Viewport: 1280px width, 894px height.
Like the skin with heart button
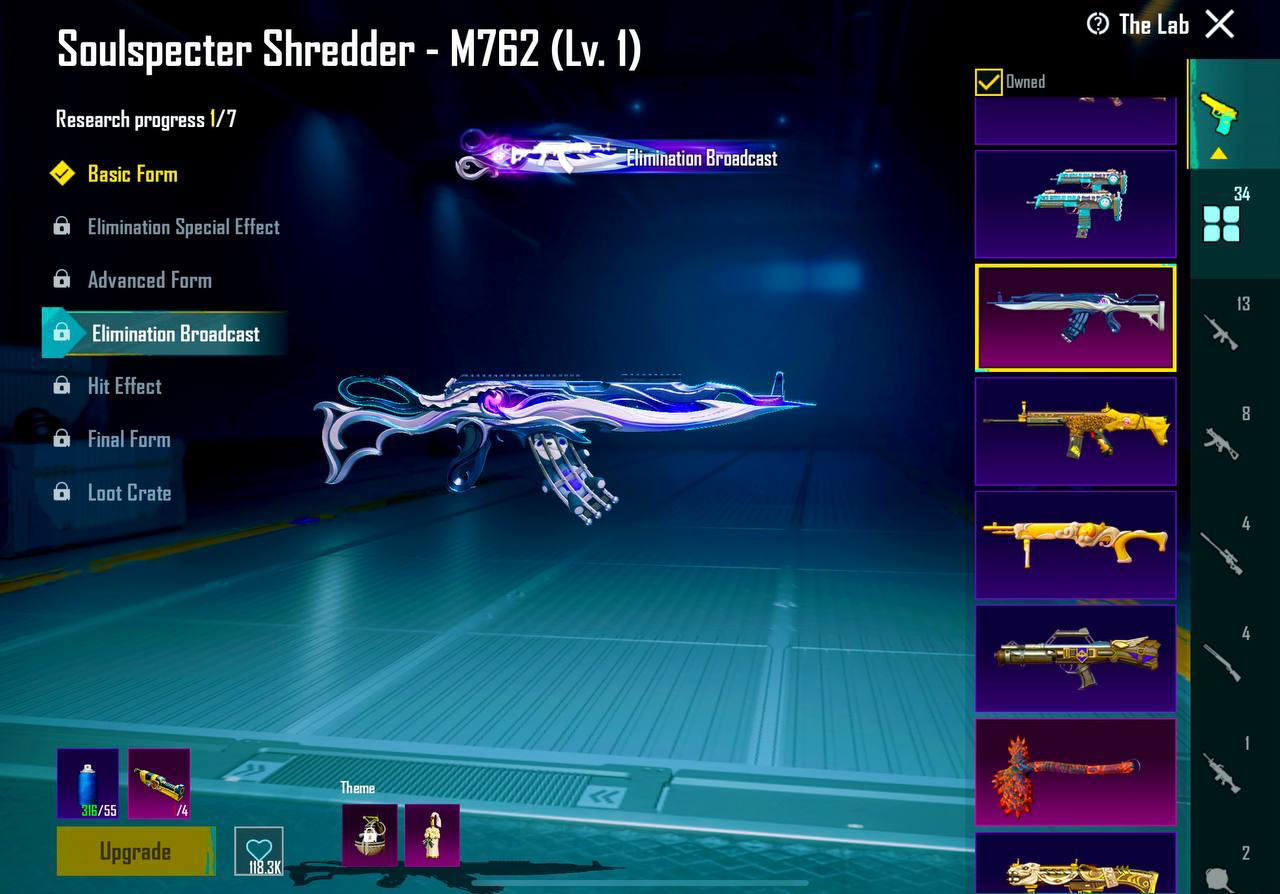(x=259, y=852)
